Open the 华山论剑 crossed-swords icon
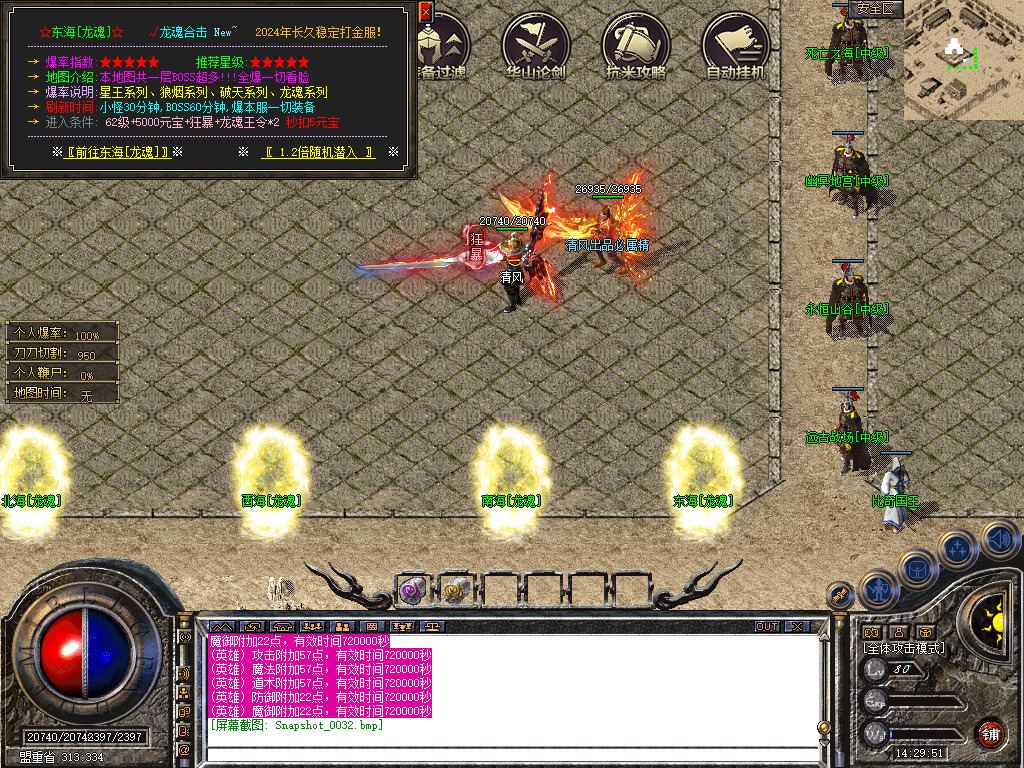 pos(536,44)
